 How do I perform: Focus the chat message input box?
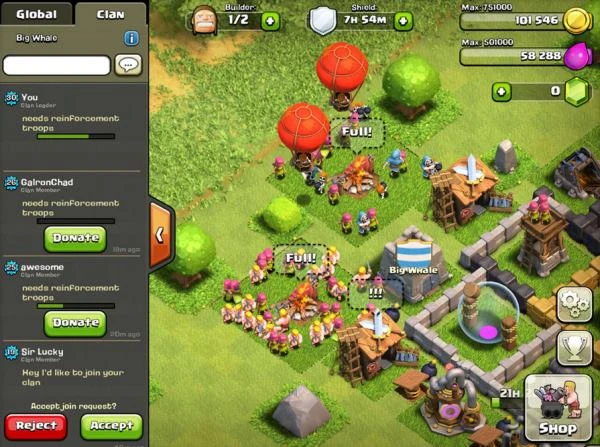pos(56,65)
